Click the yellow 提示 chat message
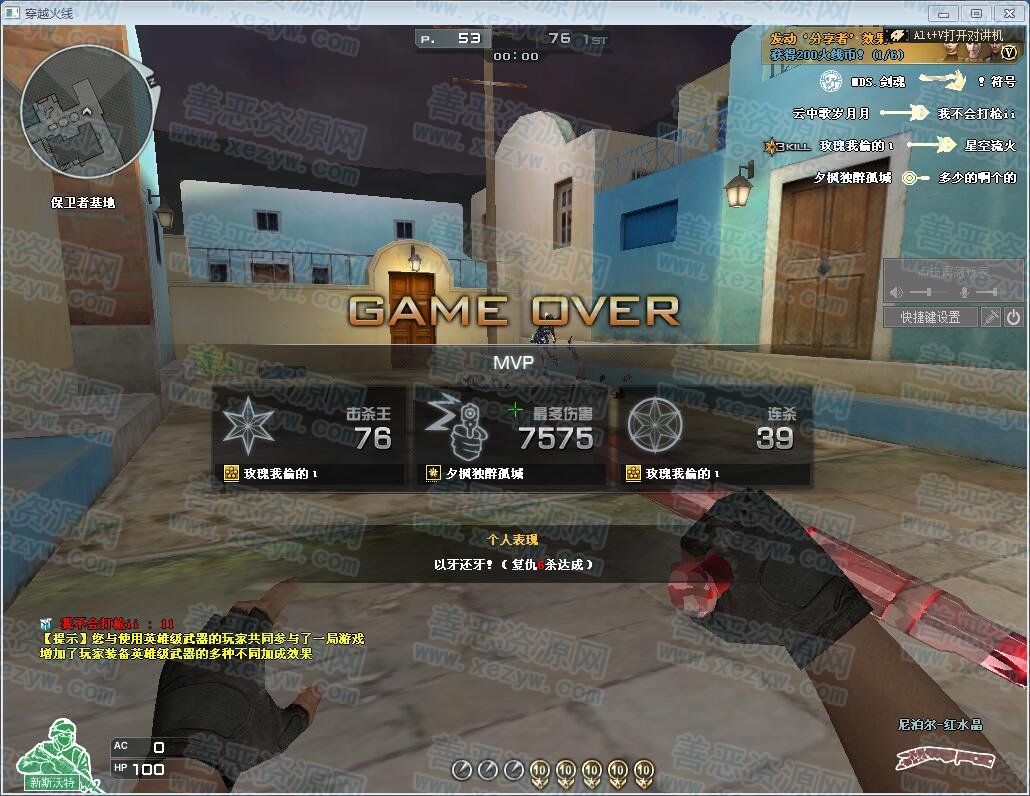This screenshot has height=796, width=1030. pyautogui.click(x=200, y=646)
